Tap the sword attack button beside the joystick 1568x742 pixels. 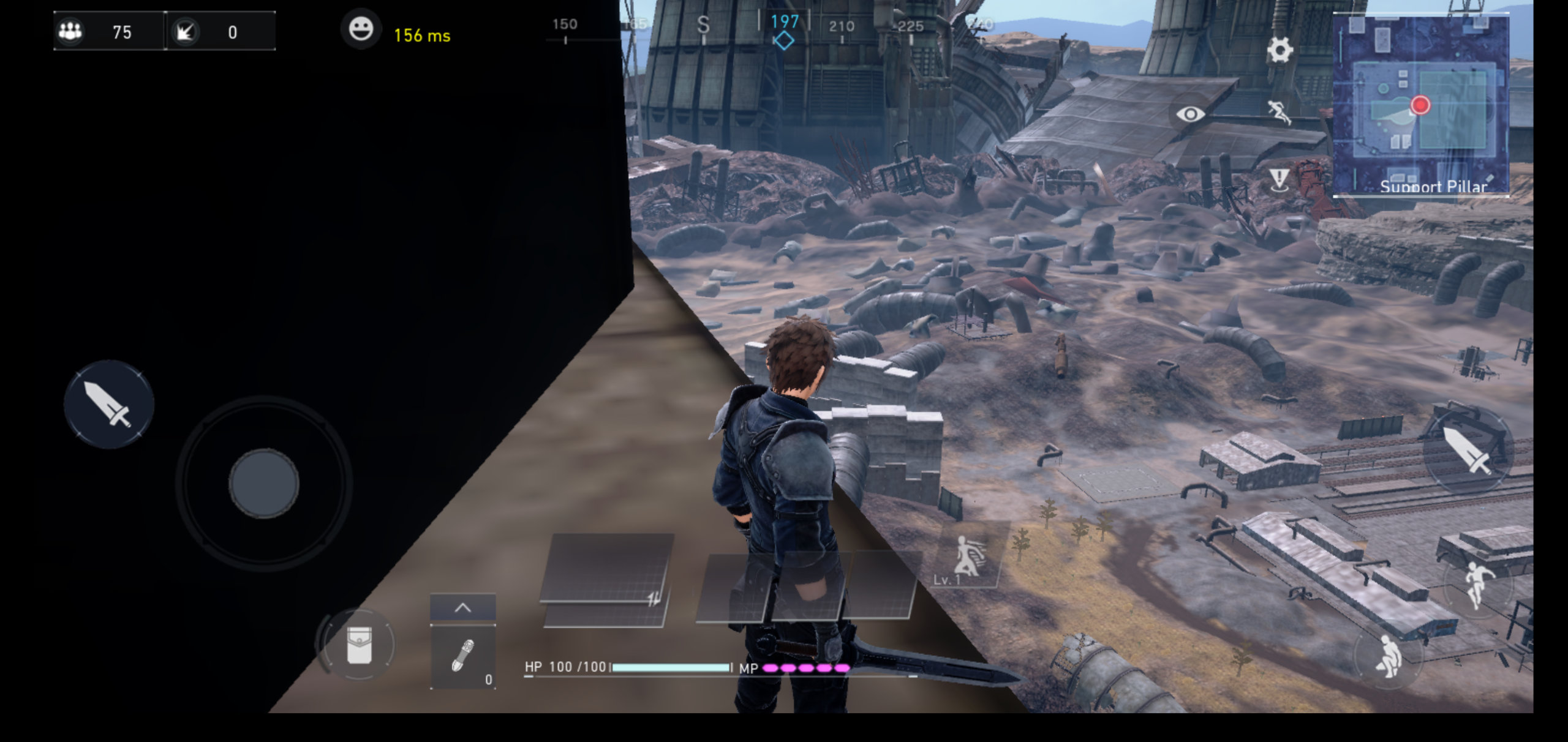108,405
